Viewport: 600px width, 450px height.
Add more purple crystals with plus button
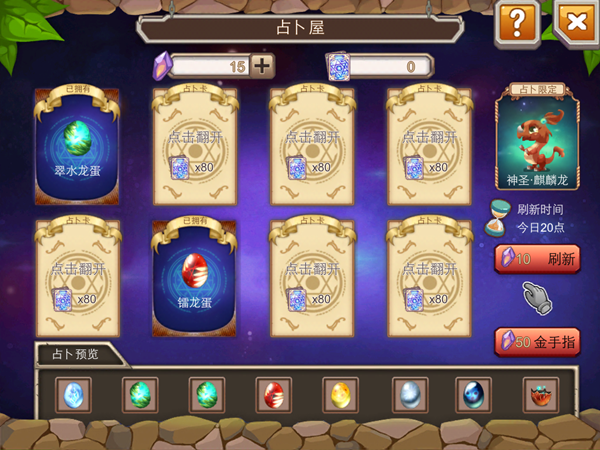(262, 67)
